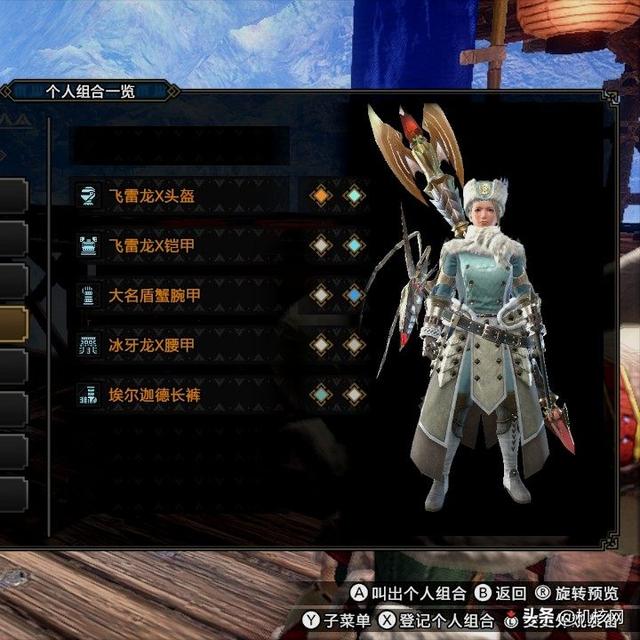Choose the 飞雷龙X铠甲 chest armor row
640x640 pixels.
(x=152, y=245)
